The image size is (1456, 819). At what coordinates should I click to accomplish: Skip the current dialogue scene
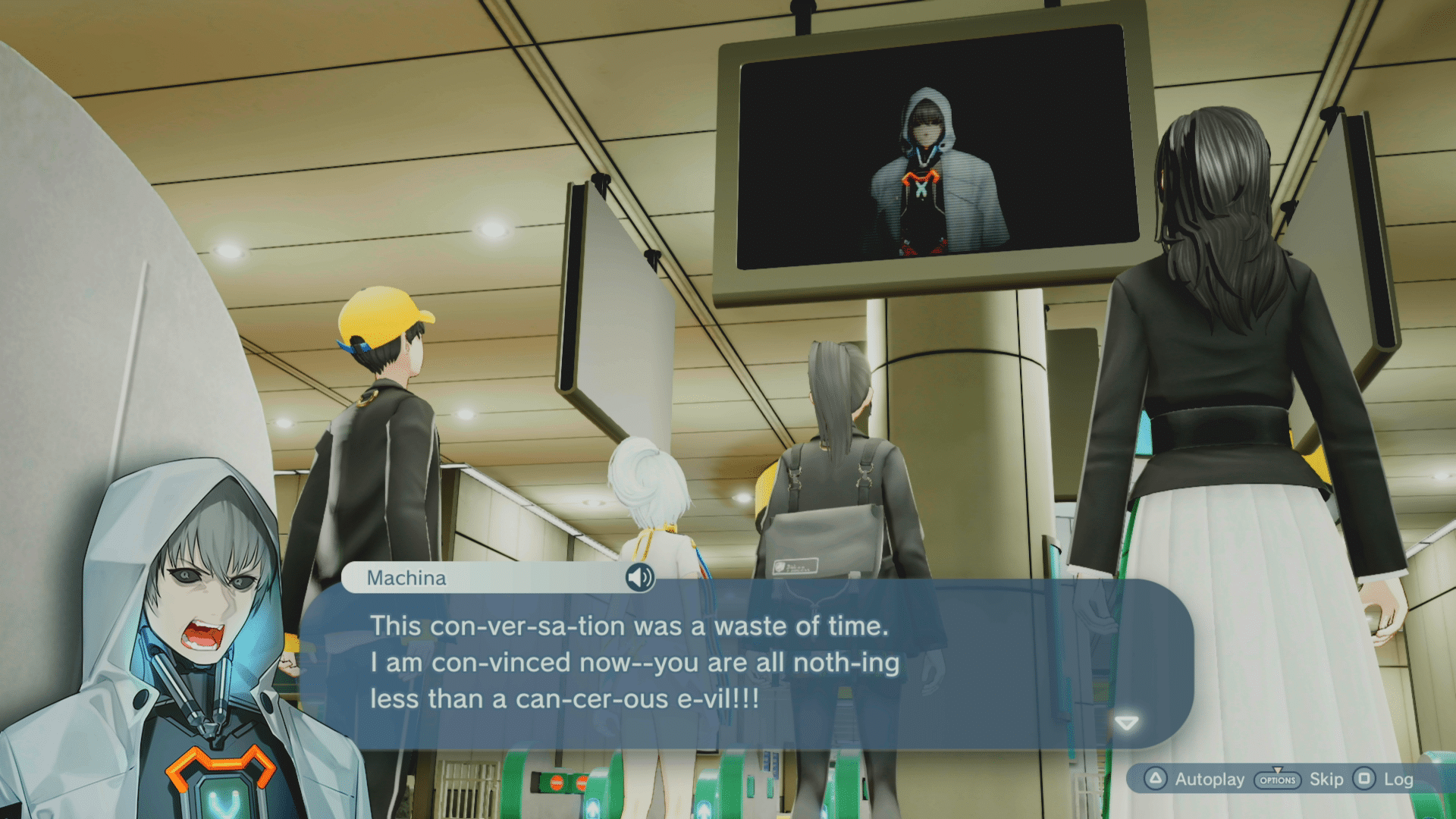[x=1299, y=780]
